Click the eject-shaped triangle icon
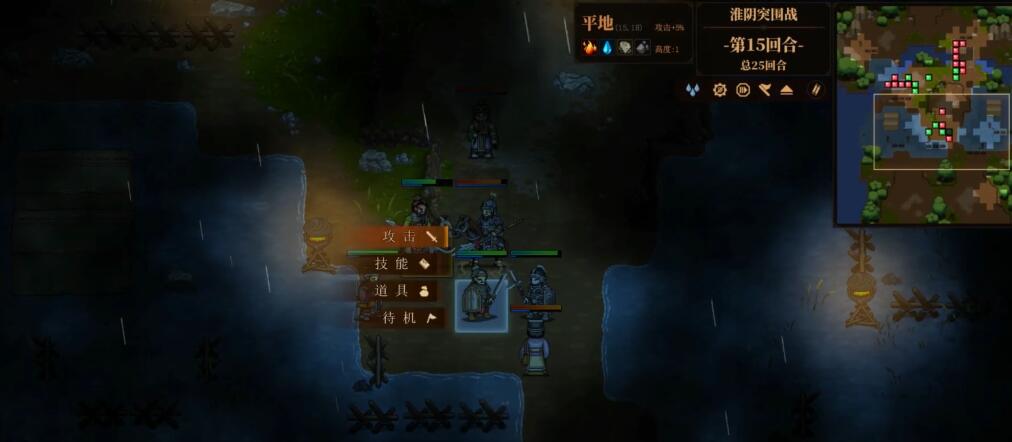Screen dimensions: 1012x442 click(787, 90)
